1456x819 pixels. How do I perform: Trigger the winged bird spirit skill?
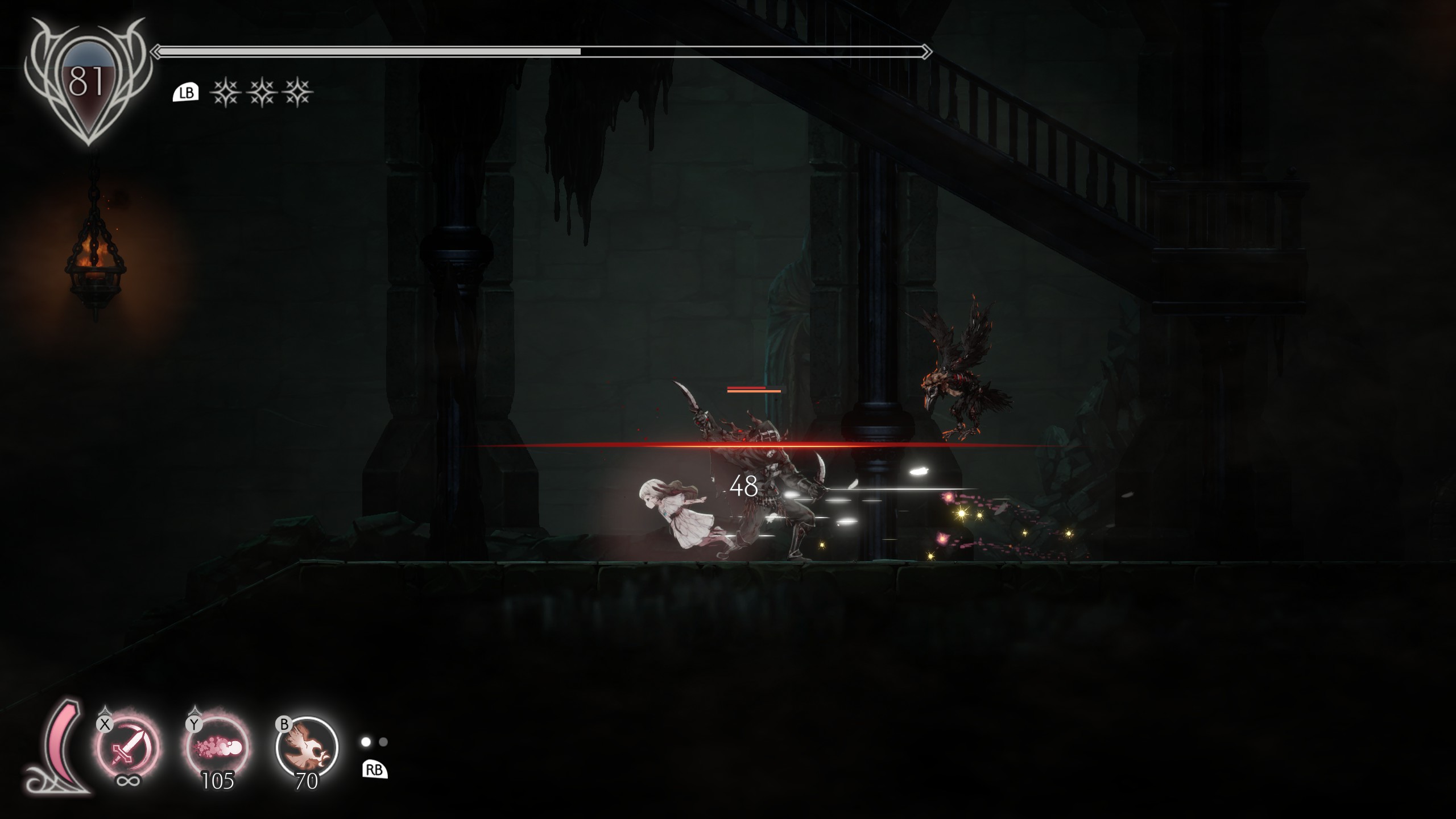point(307,747)
